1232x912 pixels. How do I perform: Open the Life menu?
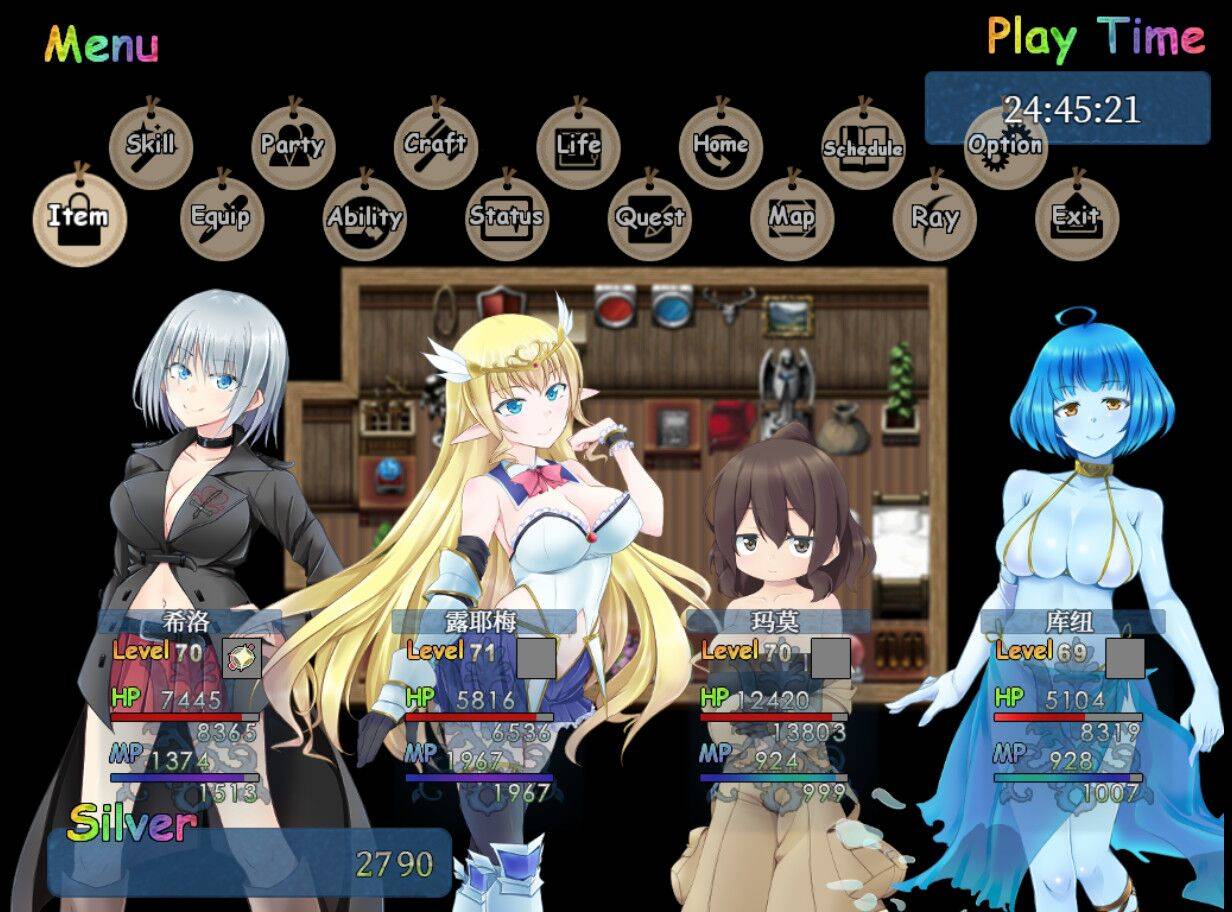pos(578,146)
